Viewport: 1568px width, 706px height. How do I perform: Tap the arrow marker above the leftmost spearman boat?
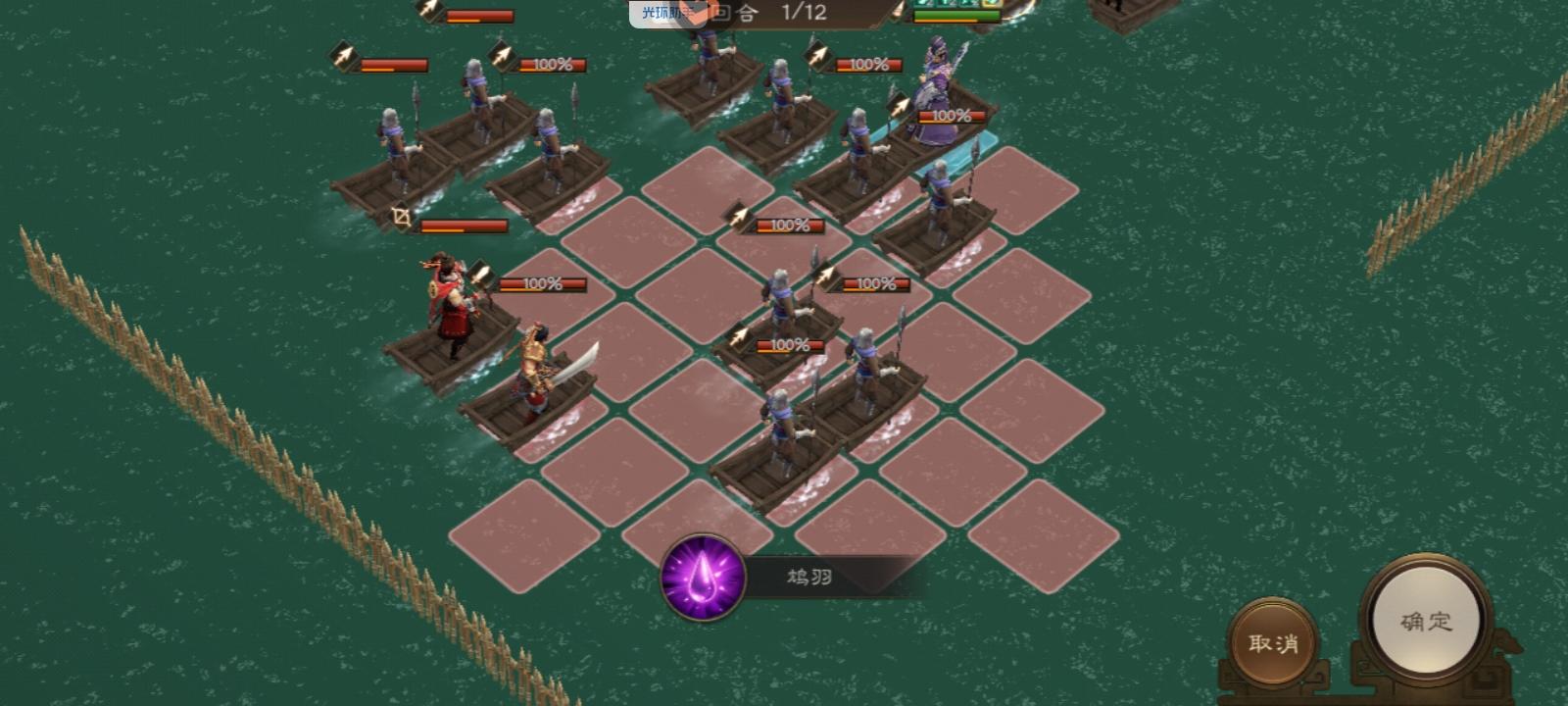344,57
